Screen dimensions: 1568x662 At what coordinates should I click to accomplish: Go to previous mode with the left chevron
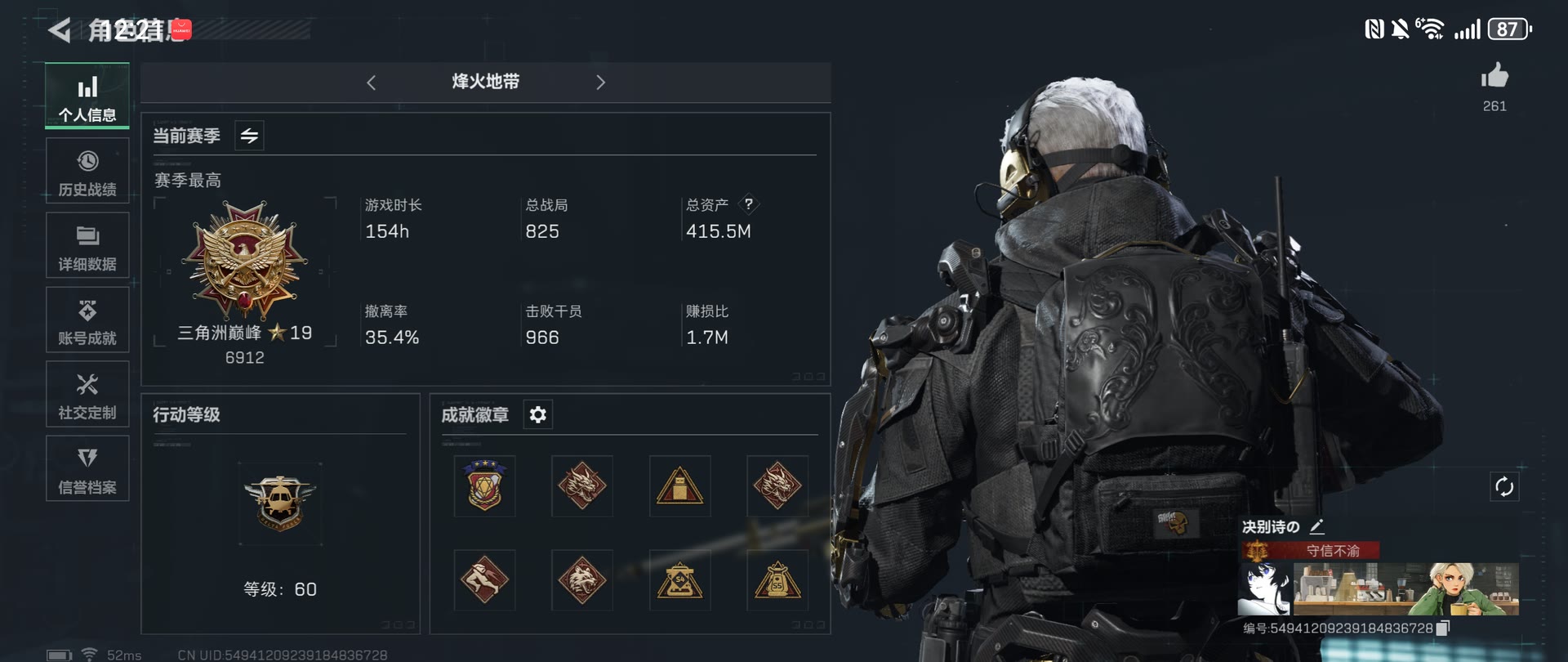click(x=372, y=83)
